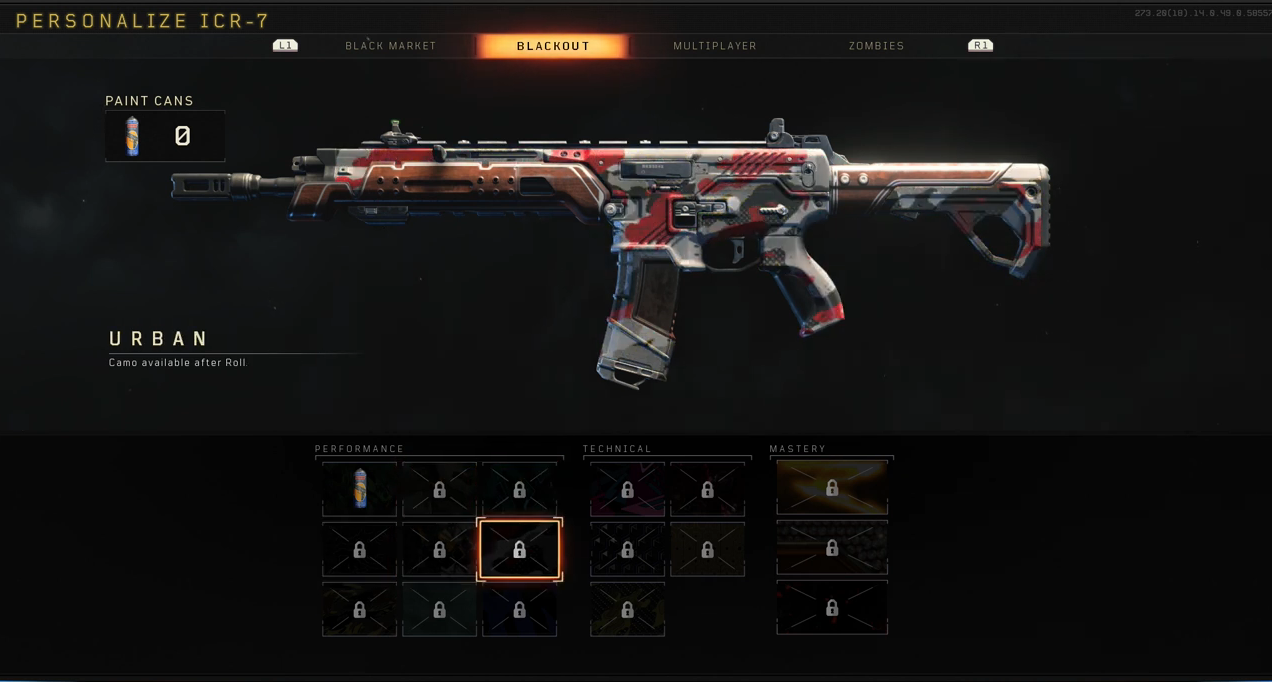This screenshot has width=1272, height=682.
Task: Open the Multiplayer tab
Action: click(714, 46)
